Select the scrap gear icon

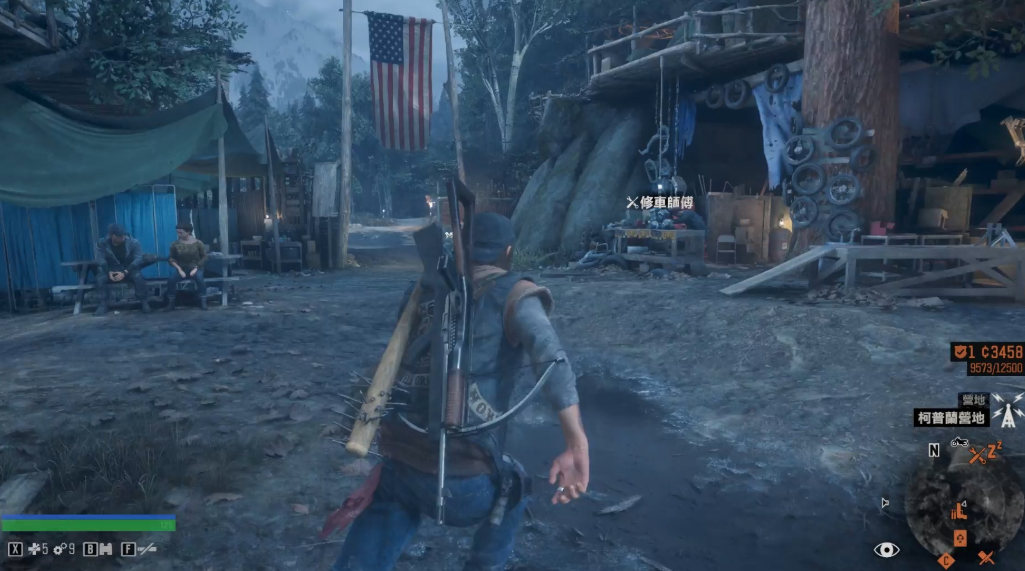point(60,549)
